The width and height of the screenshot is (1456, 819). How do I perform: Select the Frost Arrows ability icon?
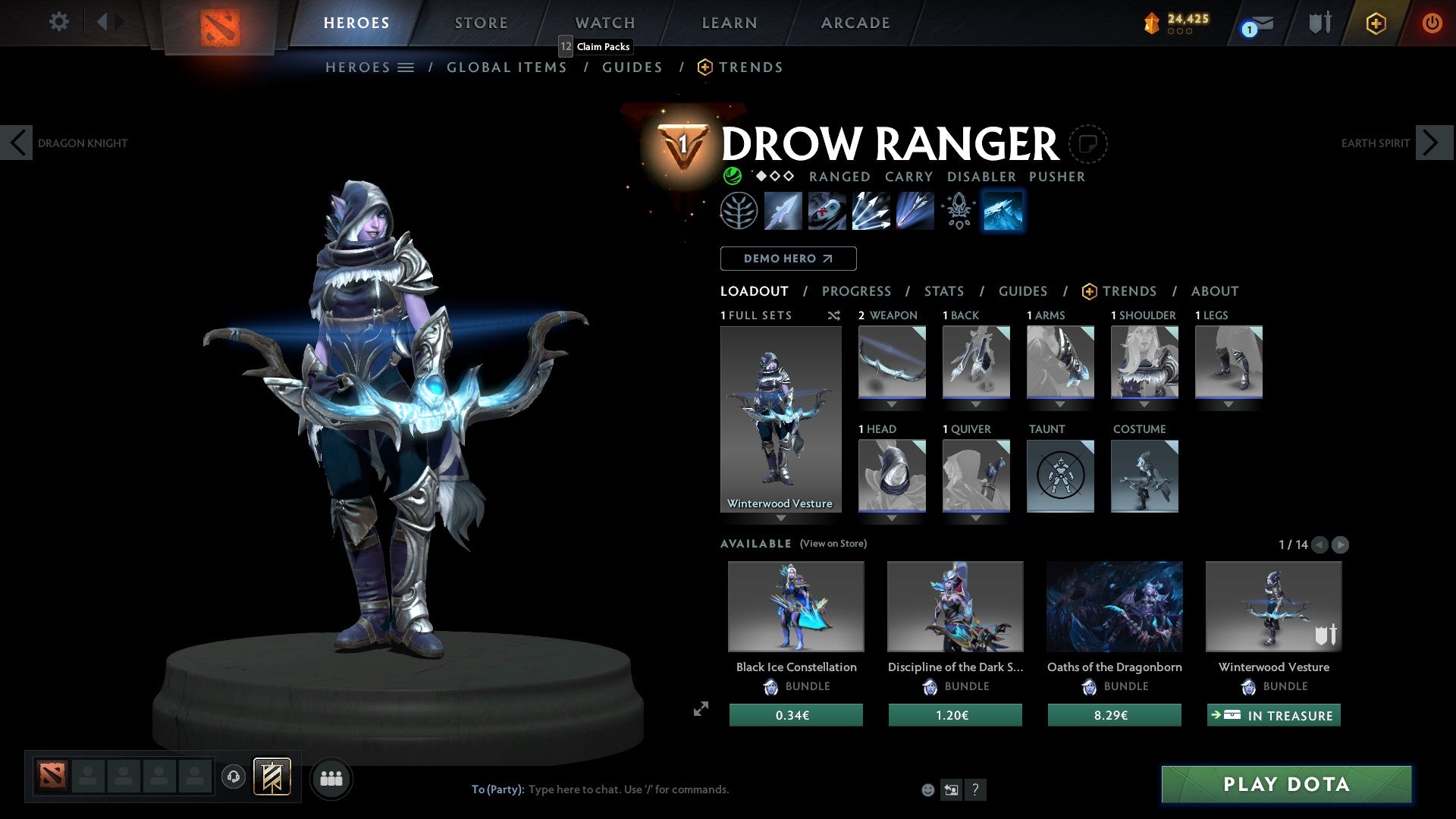[783, 211]
